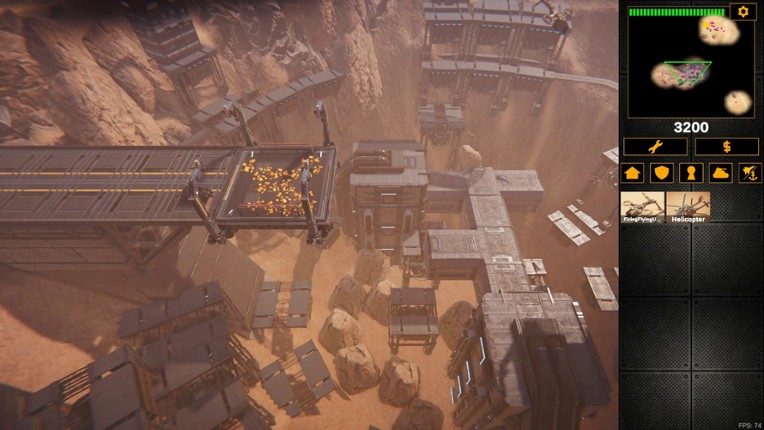Switch to the infantry figure tab

691,173
